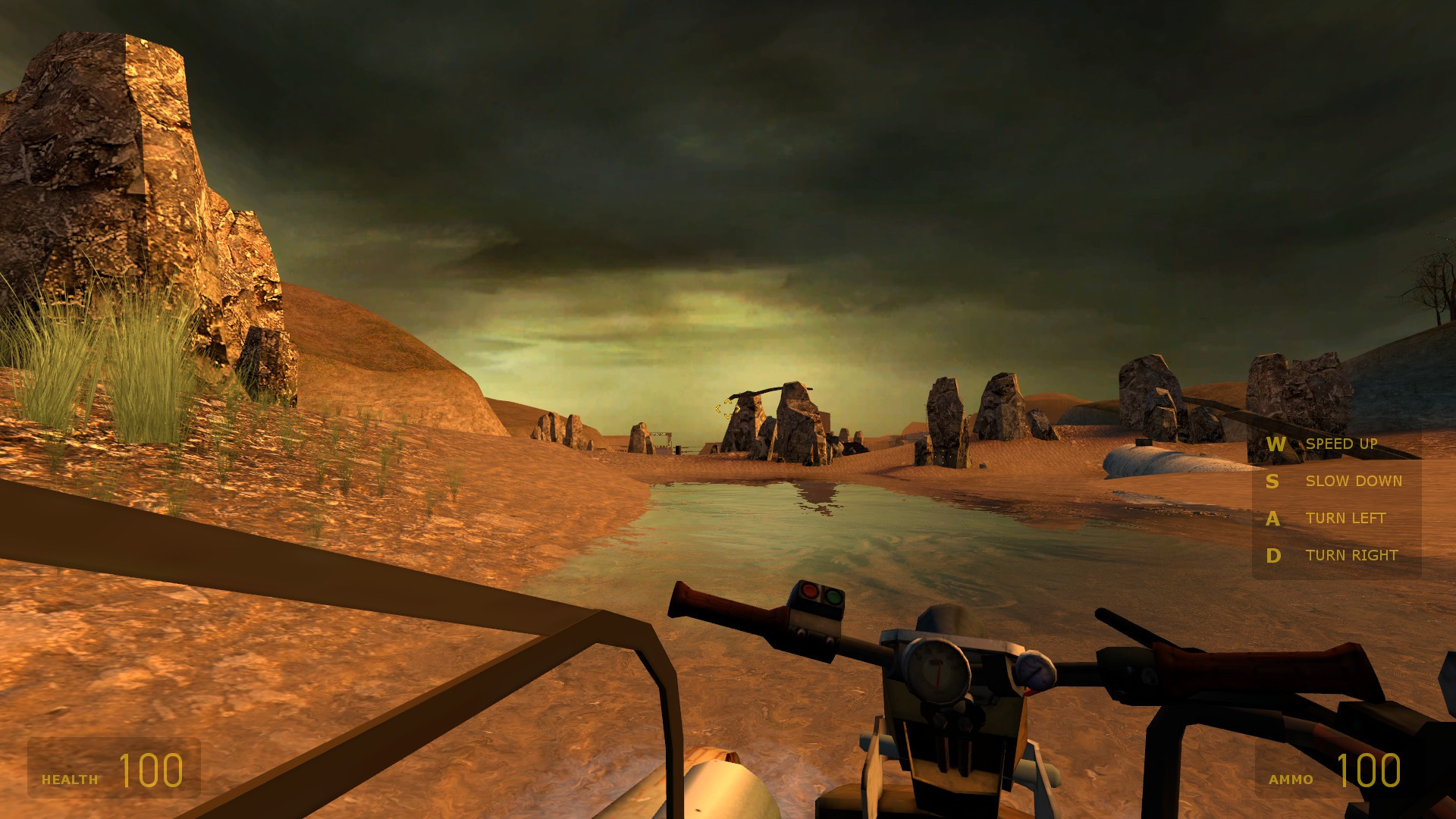Click the large speedometer gauge on the bike
Viewport: 1456px width, 819px height.
tap(938, 670)
